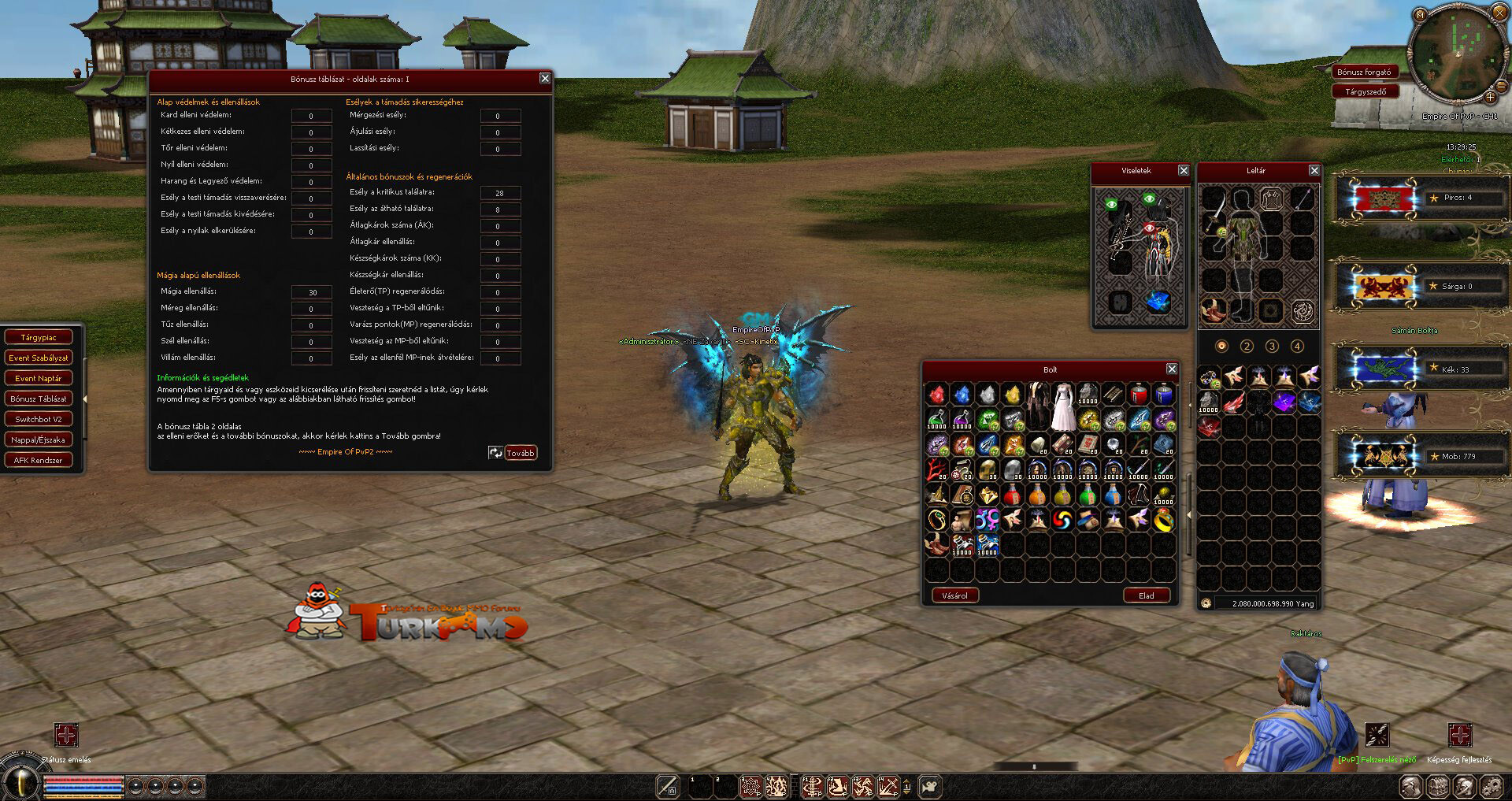Click the Bónusz forgató button
This screenshot has height=801, width=1512.
(1364, 72)
